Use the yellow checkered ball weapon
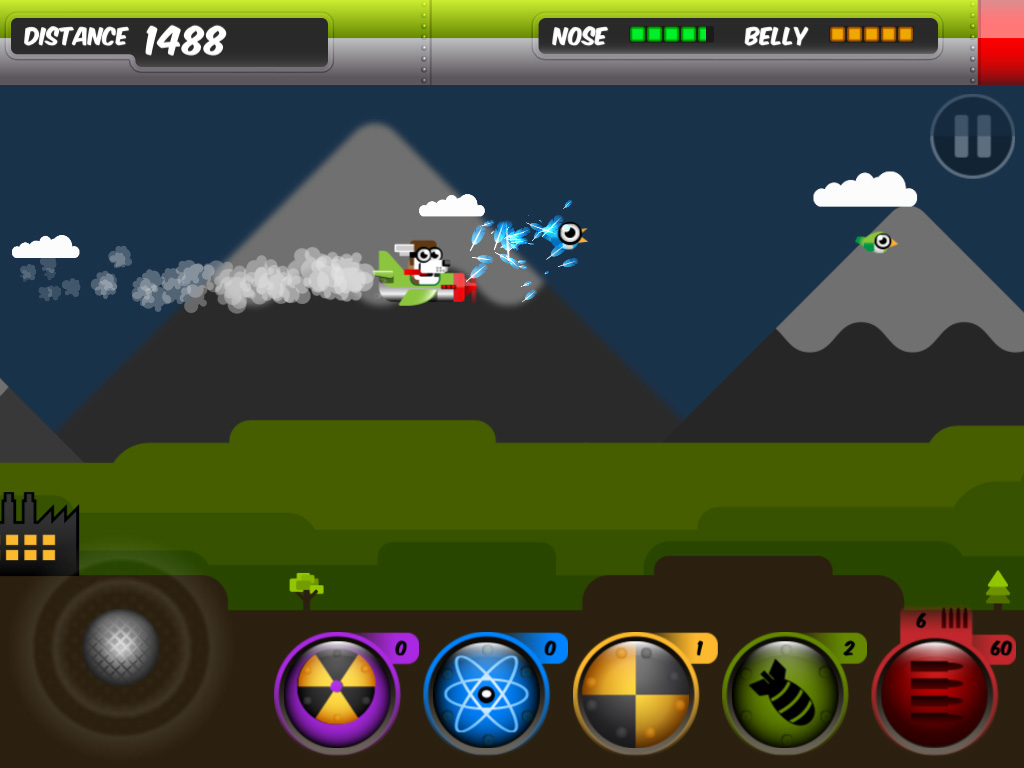Image resolution: width=1024 pixels, height=768 pixels. pos(635,691)
